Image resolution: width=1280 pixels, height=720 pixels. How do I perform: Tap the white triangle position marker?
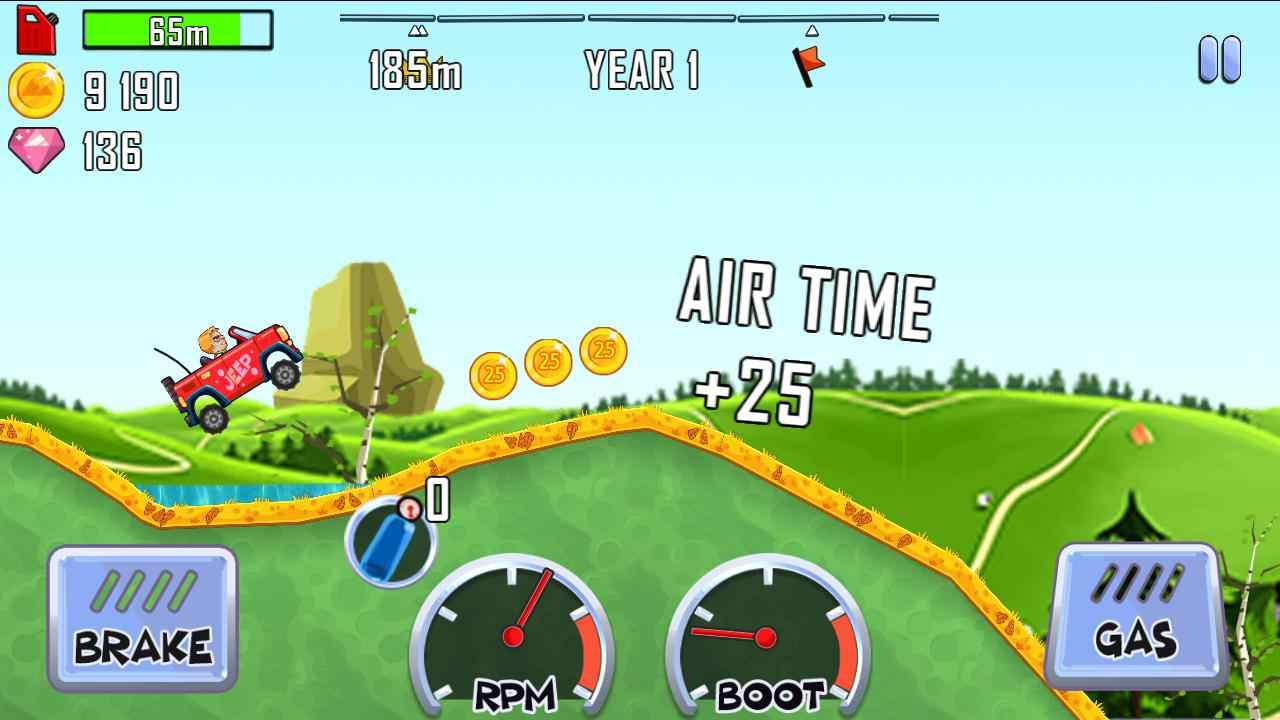[x=812, y=29]
